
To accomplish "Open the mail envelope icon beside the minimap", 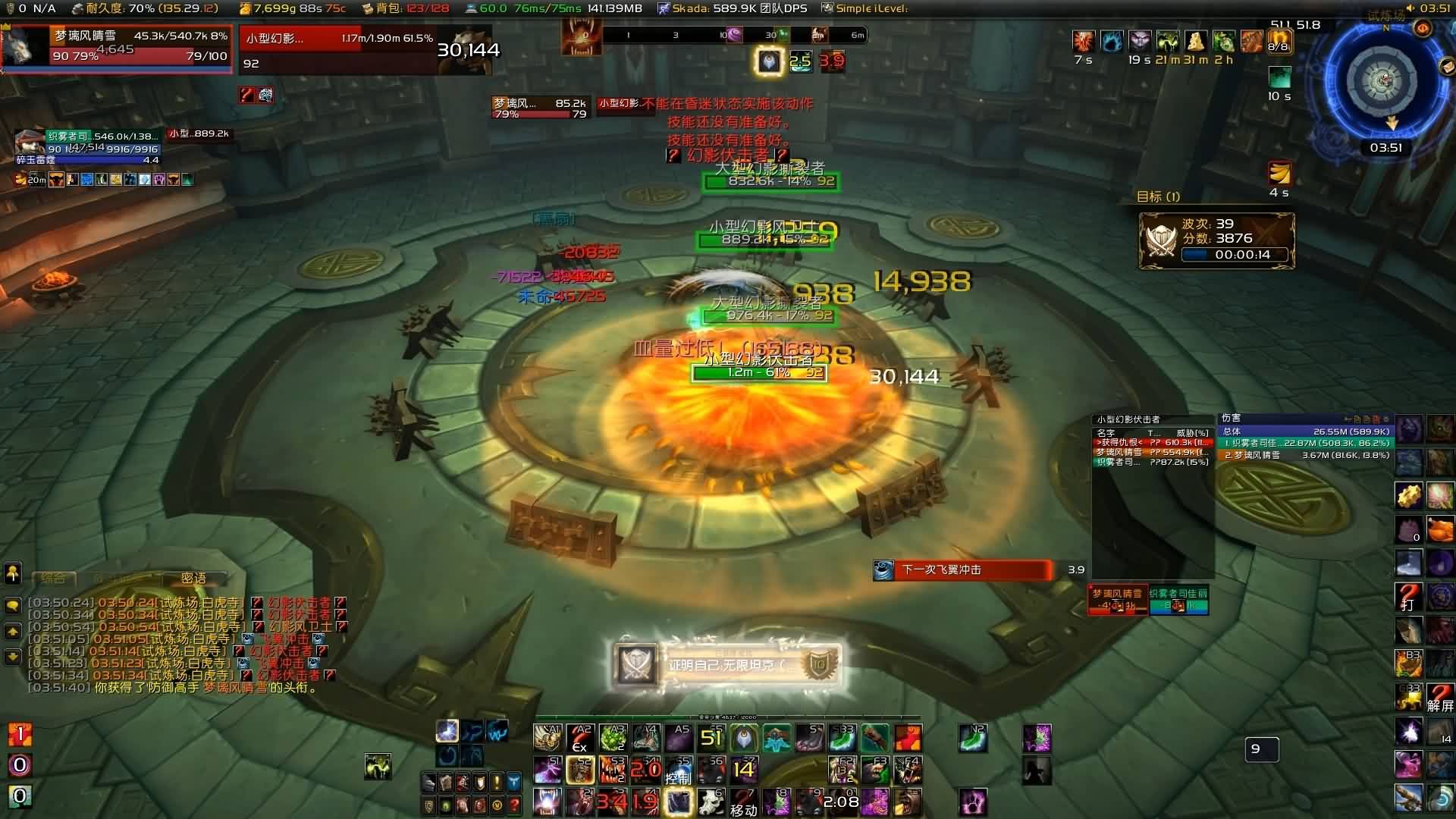I will (x=1447, y=67).
